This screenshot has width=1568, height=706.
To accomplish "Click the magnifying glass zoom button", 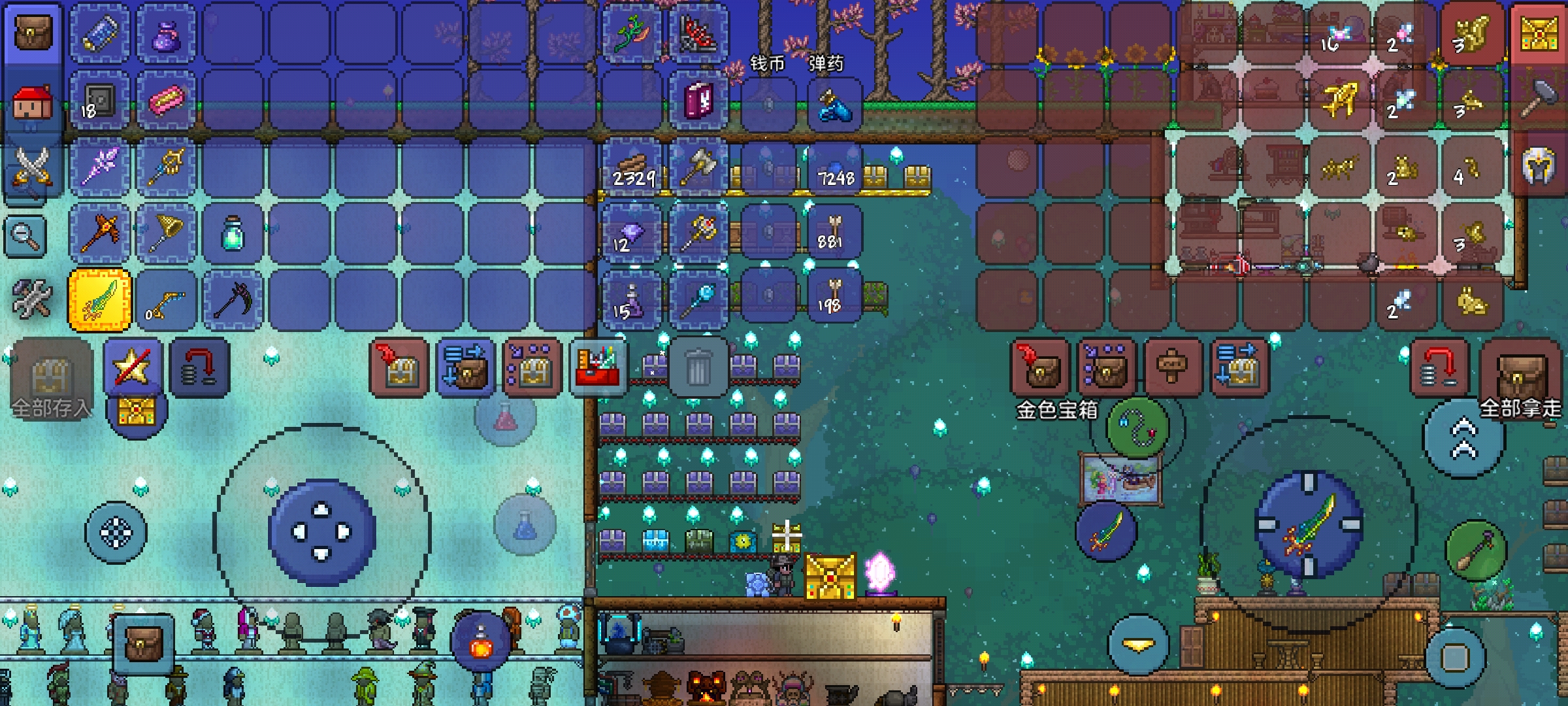I will coord(25,235).
